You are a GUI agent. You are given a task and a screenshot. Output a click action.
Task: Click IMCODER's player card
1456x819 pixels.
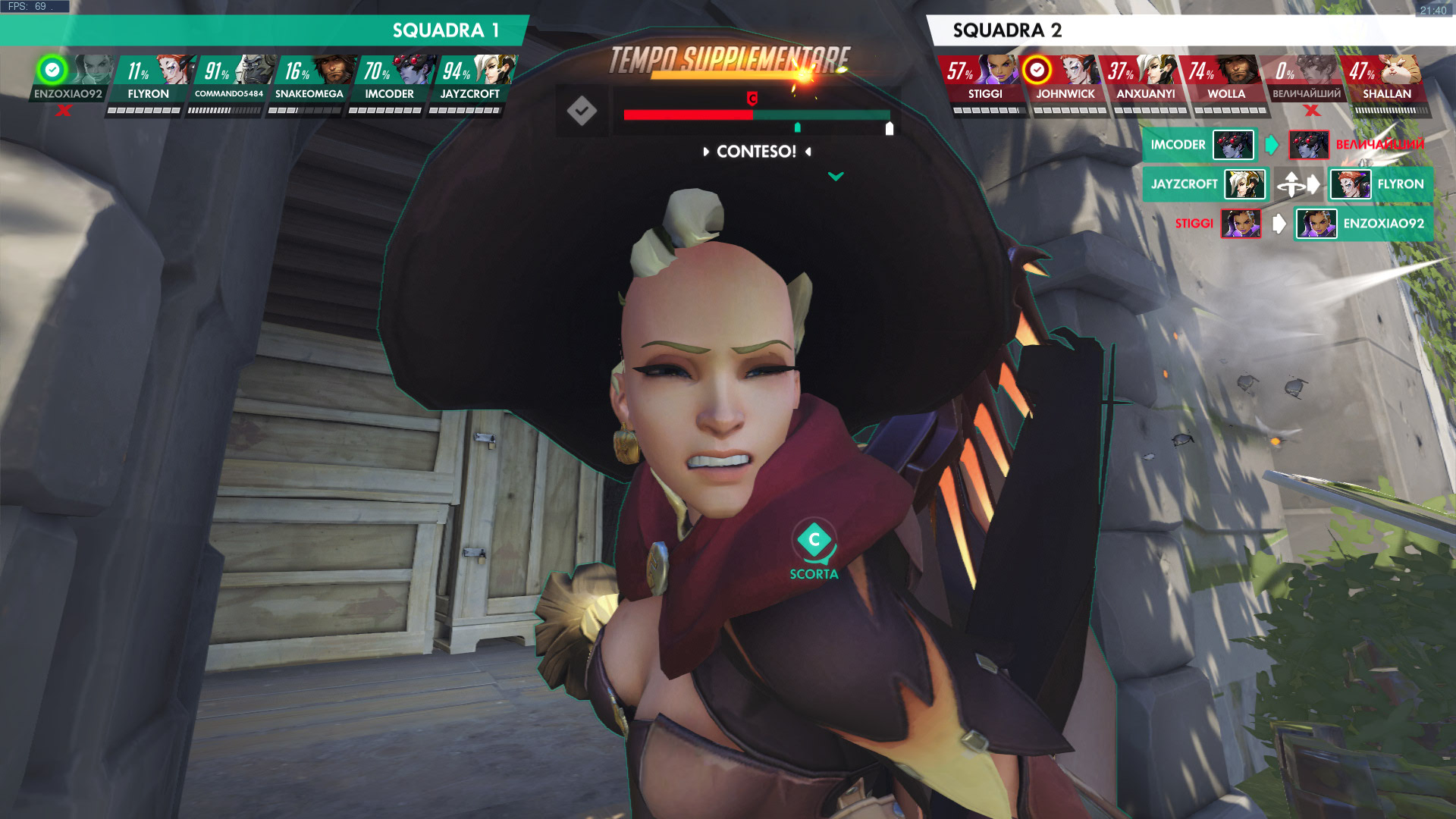389,79
